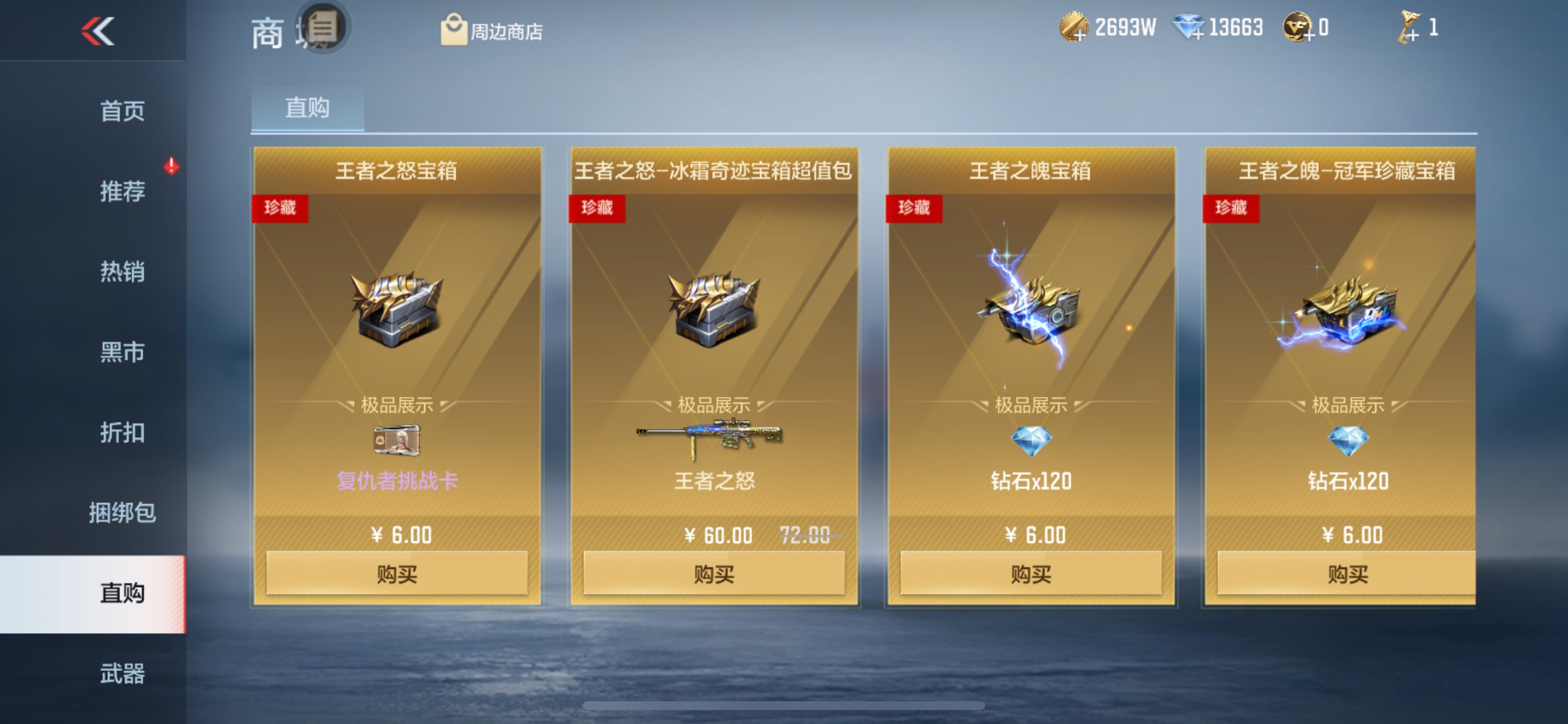
Task: Buy the 王者之怒宝箱 for ¥6.00
Action: [397, 572]
